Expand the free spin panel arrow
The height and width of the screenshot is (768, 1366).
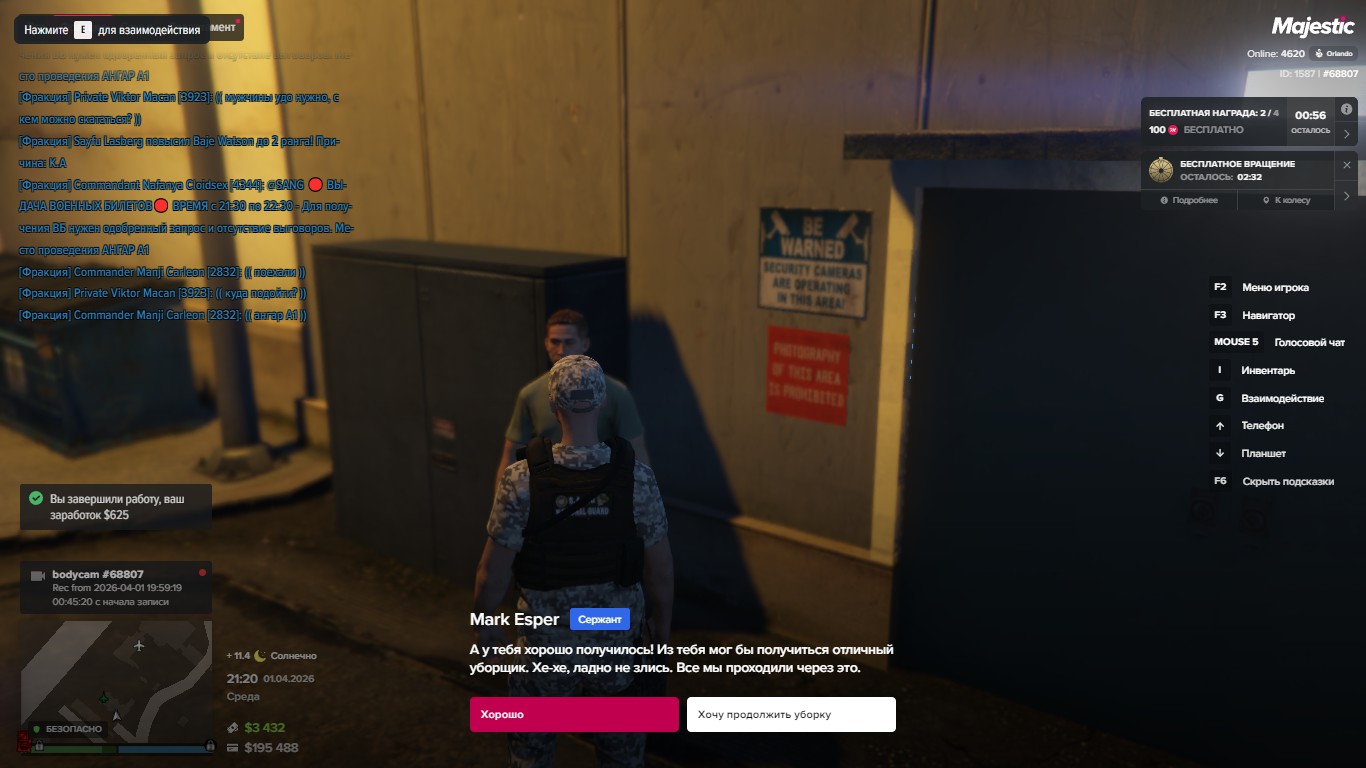1346,196
